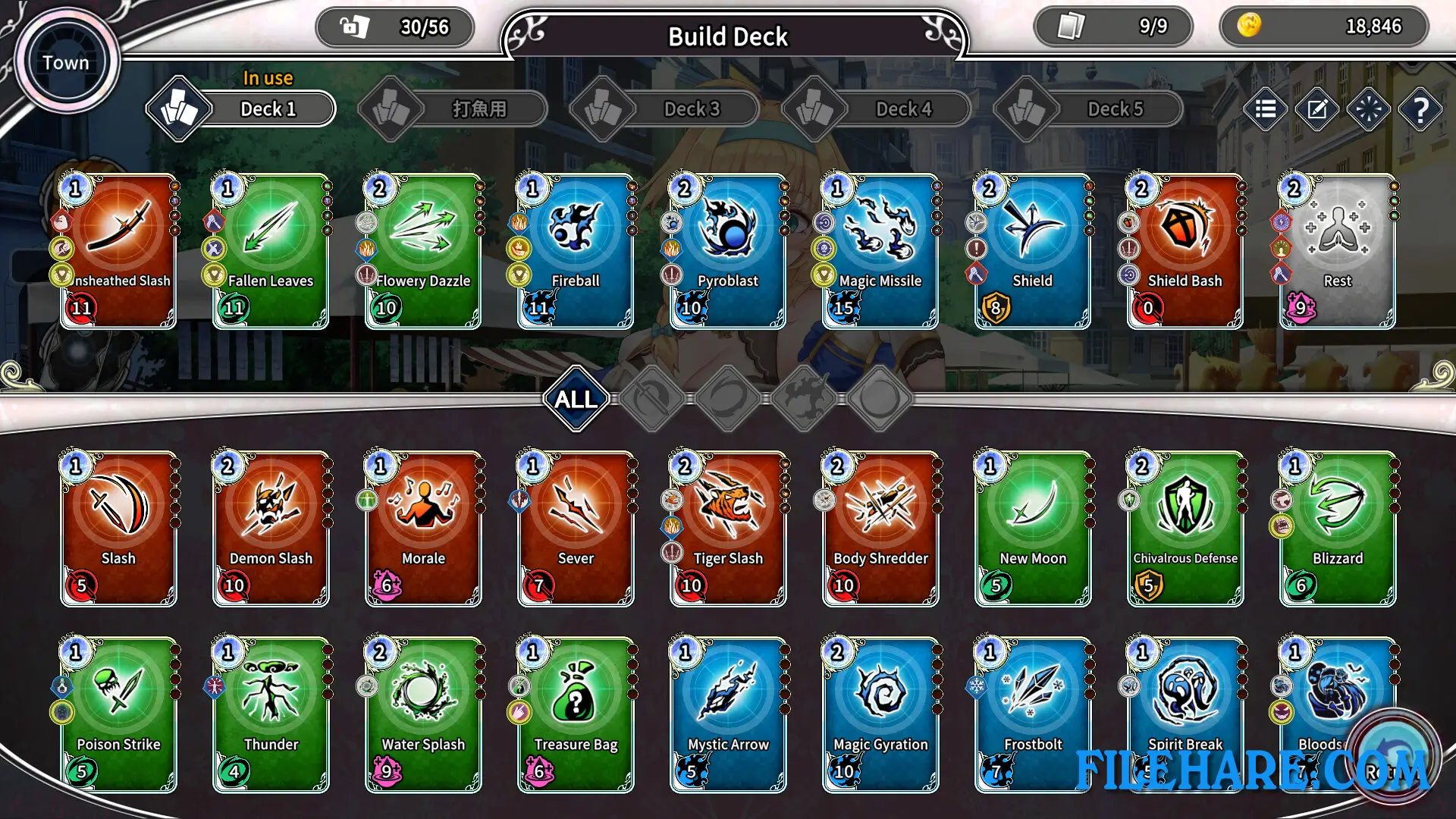Return to Town
The width and height of the screenshot is (1456, 819).
click(x=67, y=63)
